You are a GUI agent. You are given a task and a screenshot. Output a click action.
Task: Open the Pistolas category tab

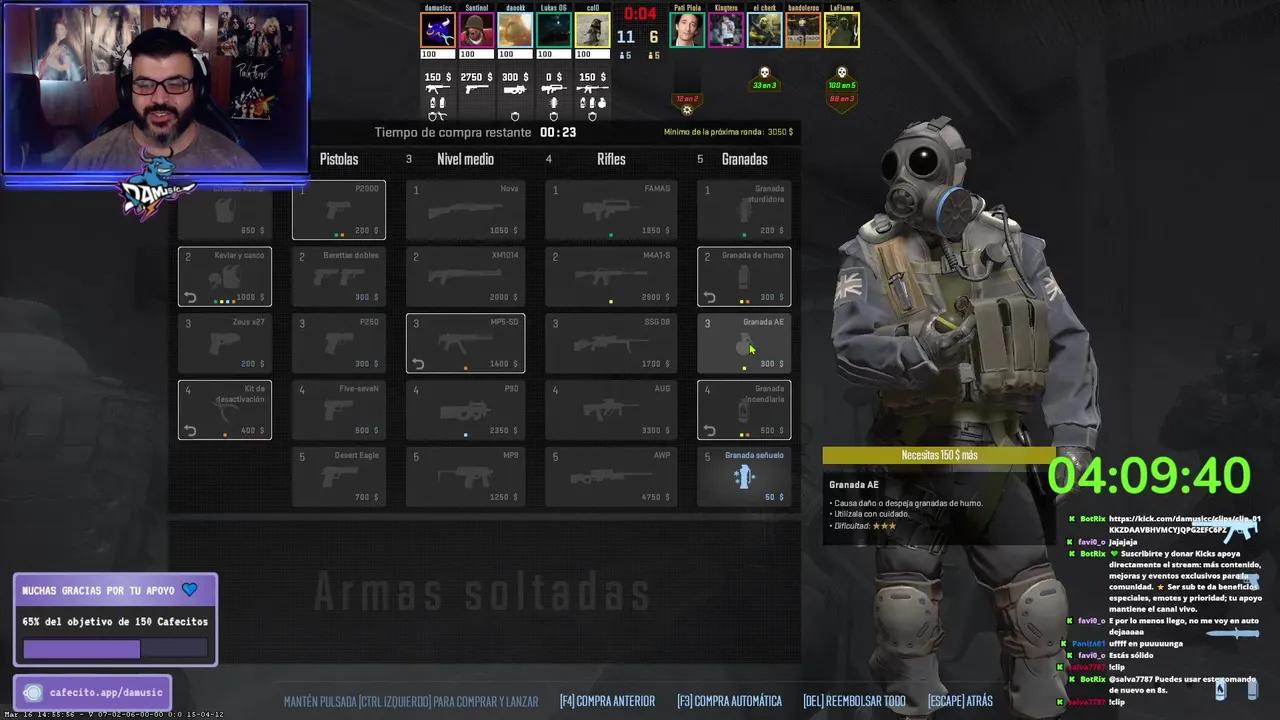coord(339,159)
